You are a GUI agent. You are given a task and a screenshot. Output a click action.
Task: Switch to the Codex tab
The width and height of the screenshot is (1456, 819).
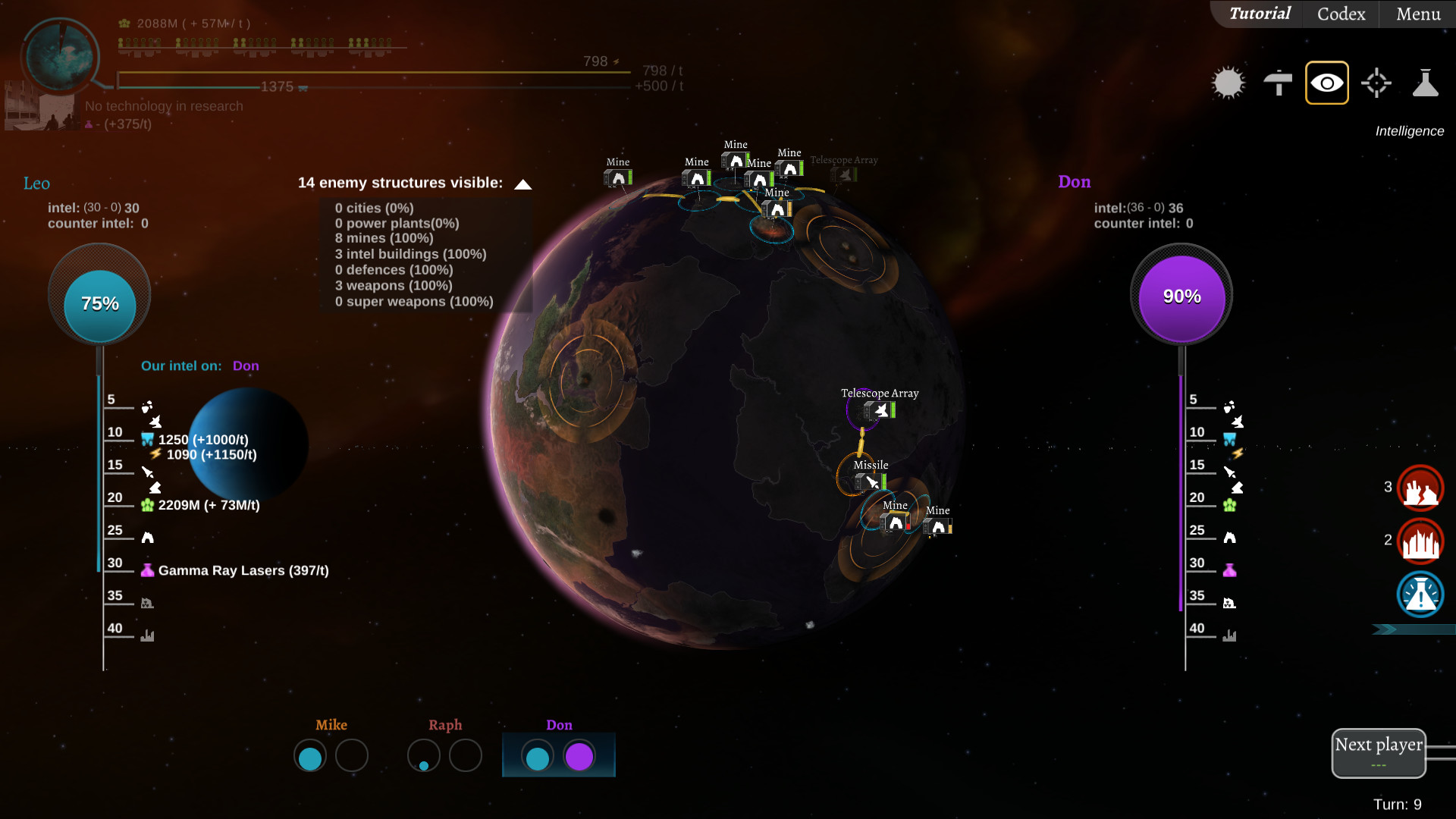pyautogui.click(x=1339, y=14)
